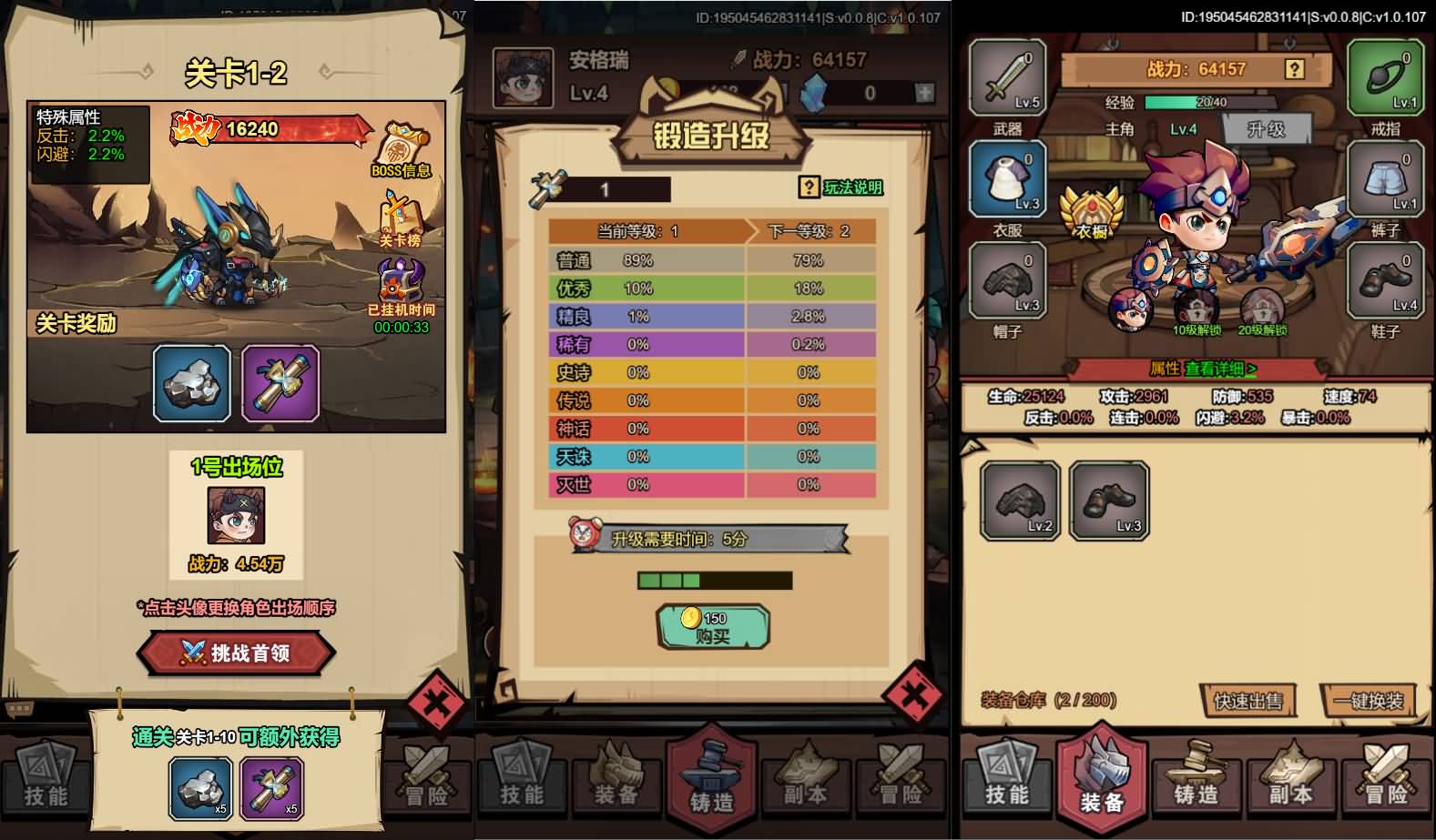View detailed attributes via 查看详细
This screenshot has width=1436, height=840.
[1220, 369]
